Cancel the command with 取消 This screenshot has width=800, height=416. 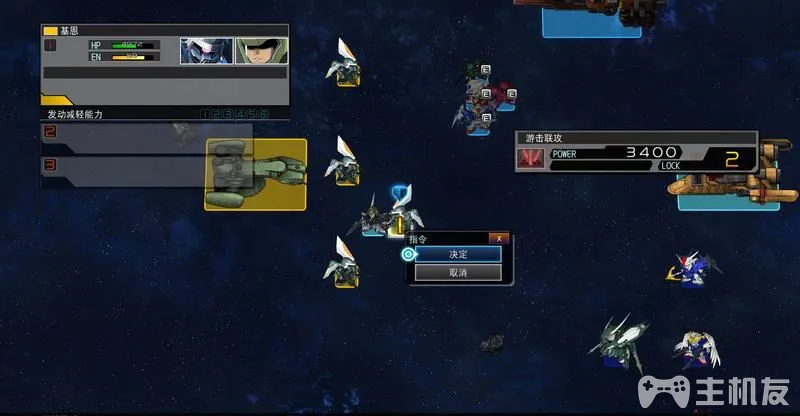point(458,272)
